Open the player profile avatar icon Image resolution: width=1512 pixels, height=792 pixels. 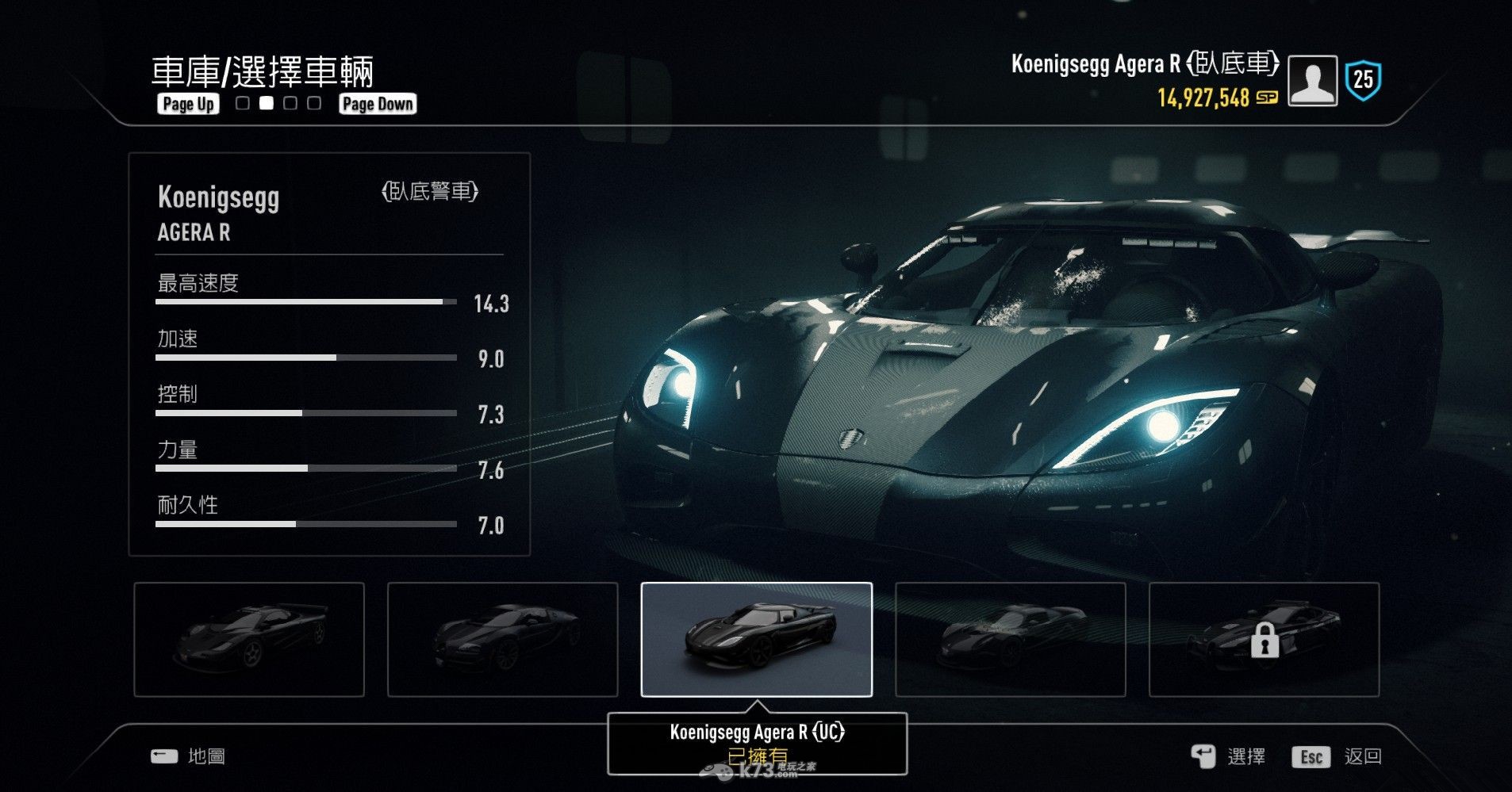click(1312, 81)
